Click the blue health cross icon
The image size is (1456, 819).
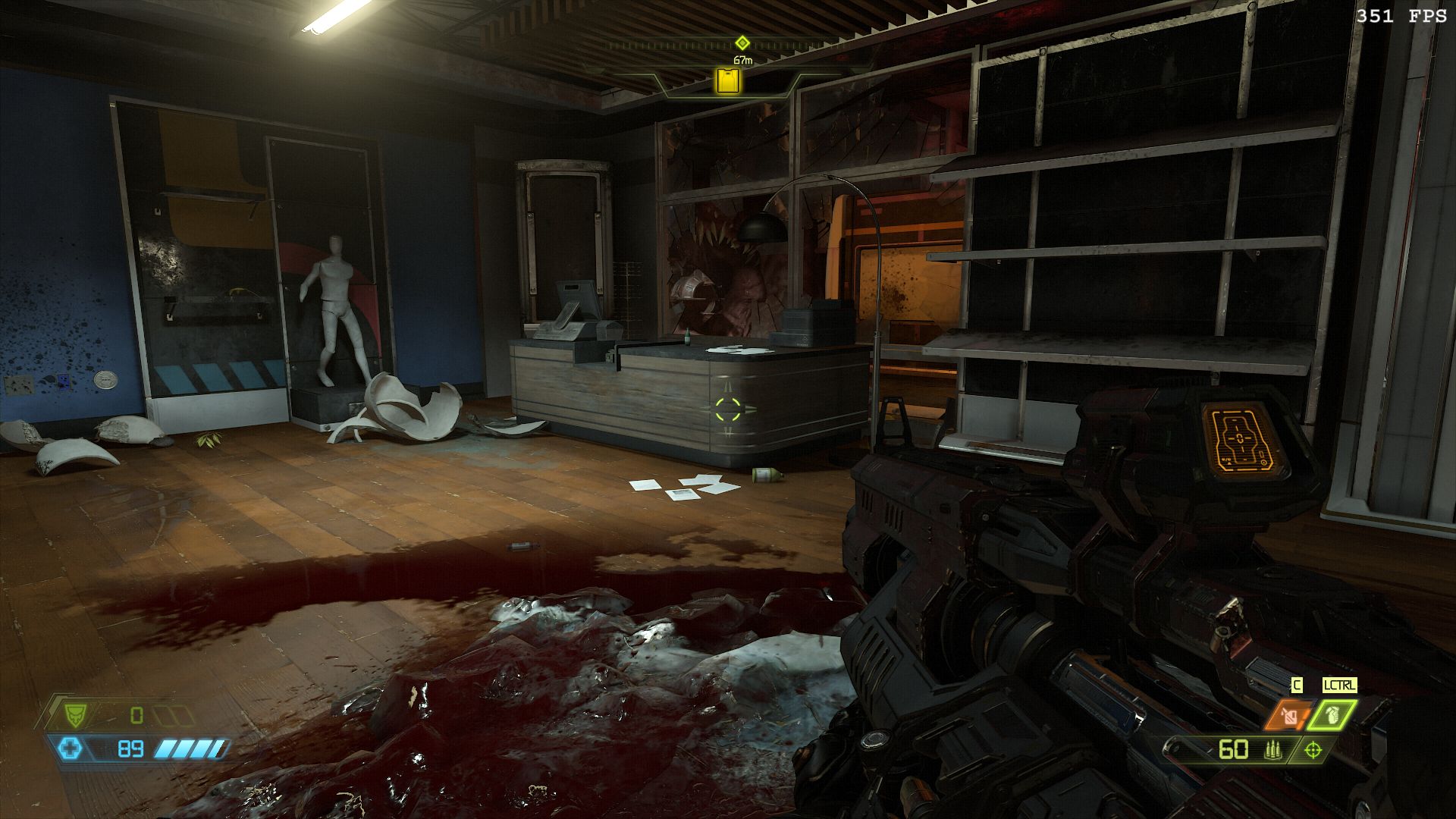(x=71, y=749)
